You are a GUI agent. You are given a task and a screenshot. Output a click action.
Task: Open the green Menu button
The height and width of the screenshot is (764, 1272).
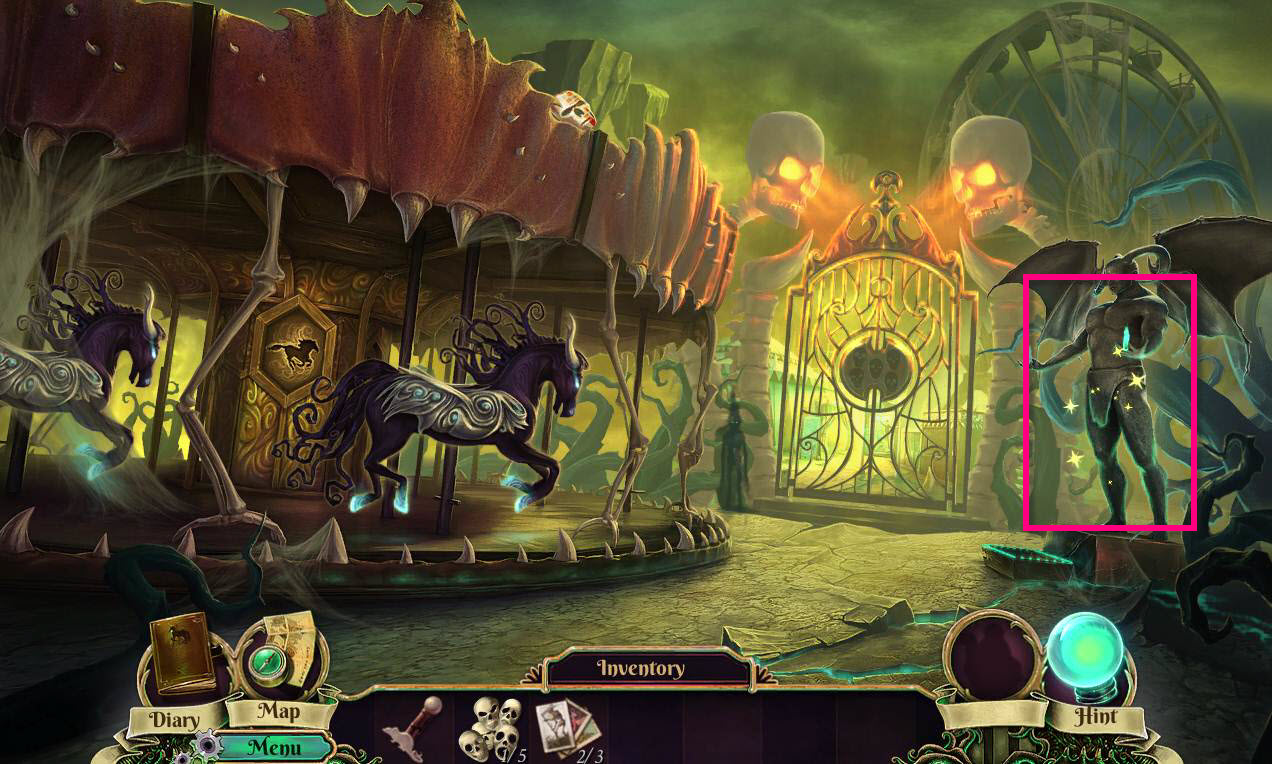point(274,746)
